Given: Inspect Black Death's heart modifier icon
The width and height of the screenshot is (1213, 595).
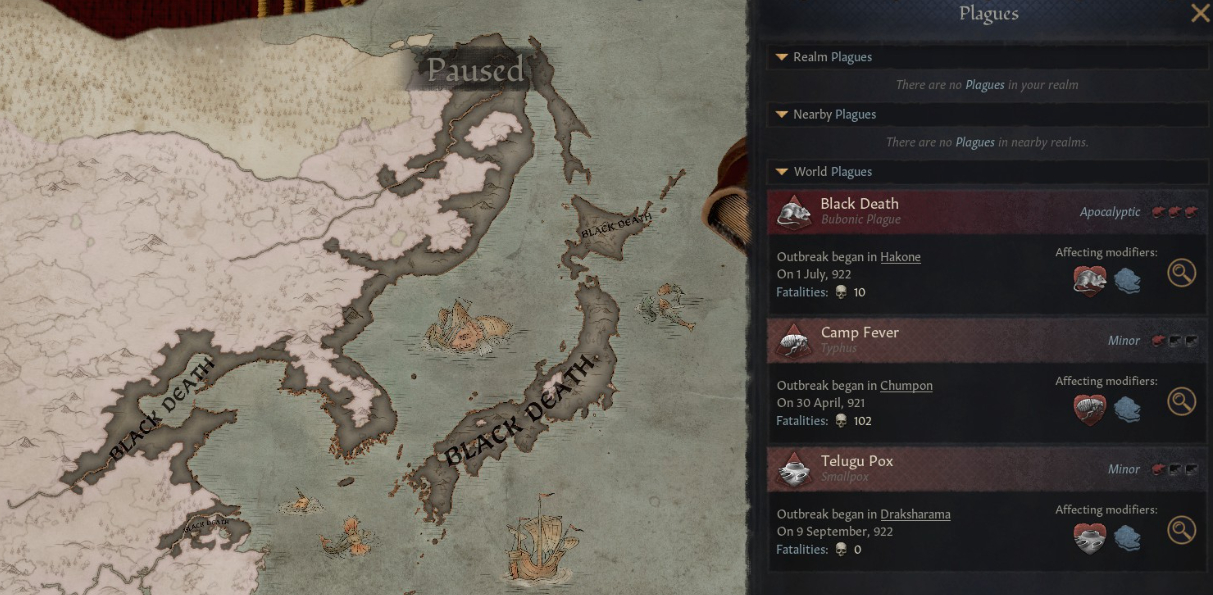Looking at the screenshot, I should [x=1089, y=281].
